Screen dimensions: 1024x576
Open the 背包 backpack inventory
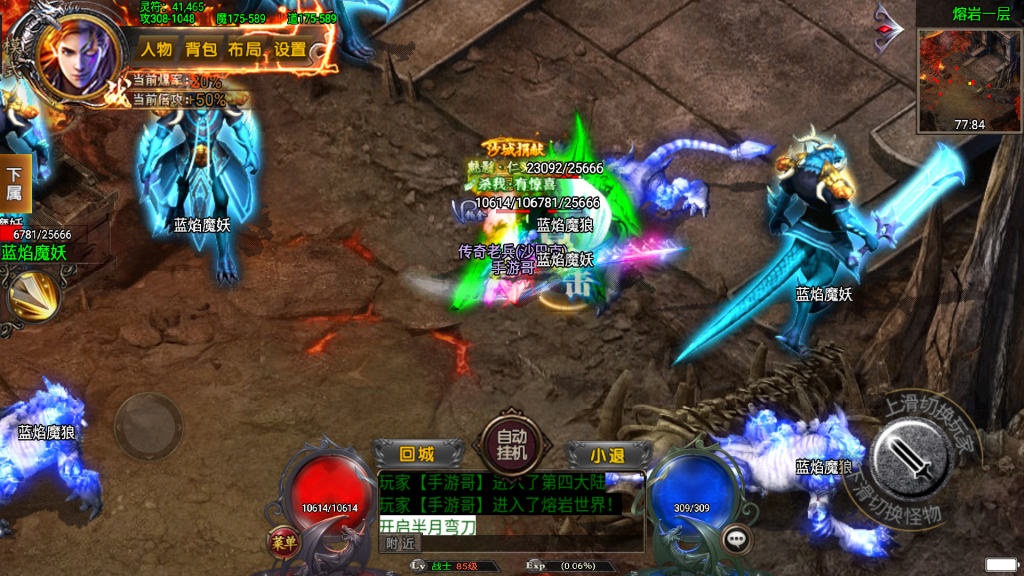201,49
